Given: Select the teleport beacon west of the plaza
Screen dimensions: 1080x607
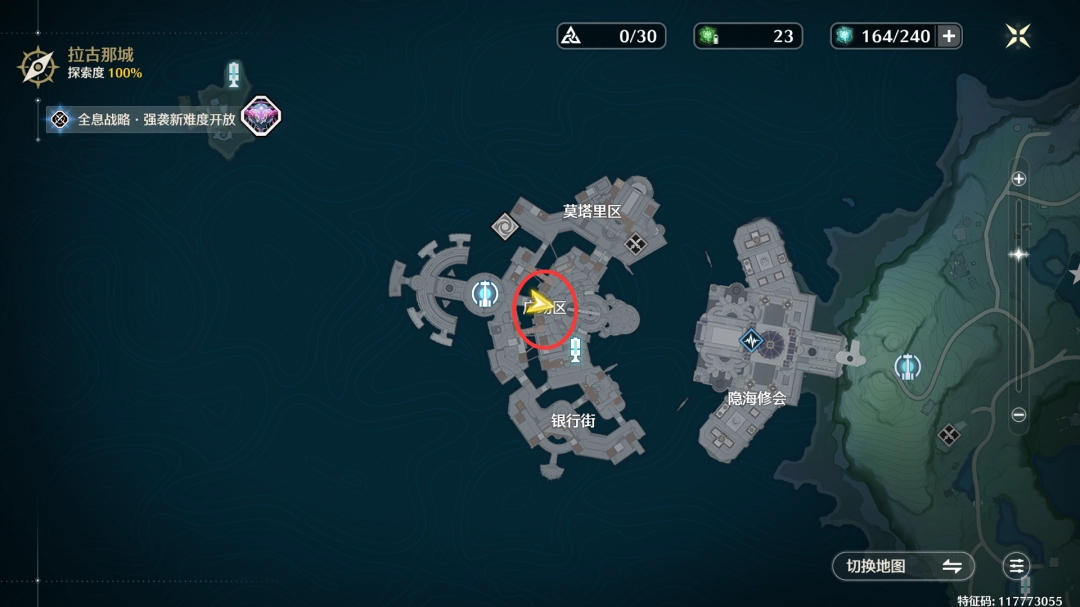Looking at the screenshot, I should (x=485, y=294).
